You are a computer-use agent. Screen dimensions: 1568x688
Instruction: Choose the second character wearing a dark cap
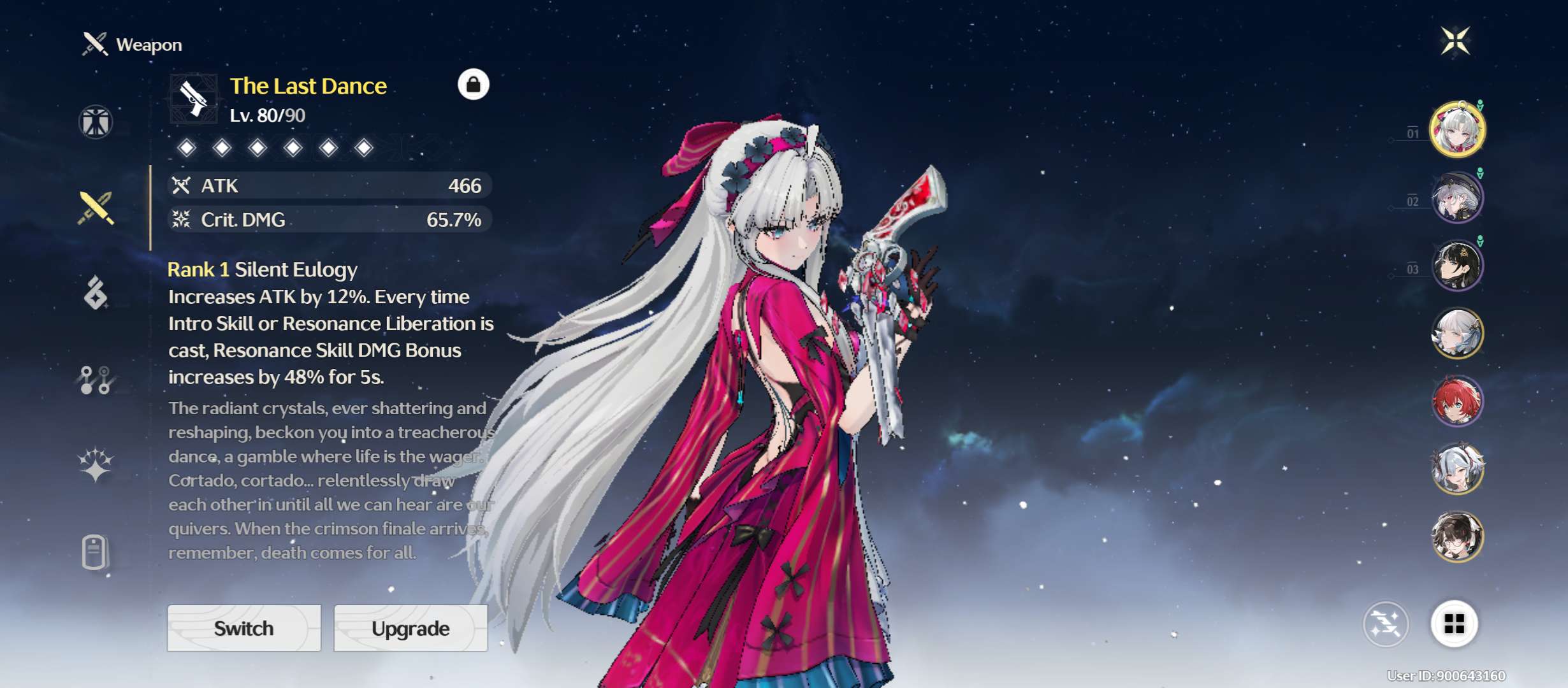(x=1457, y=197)
